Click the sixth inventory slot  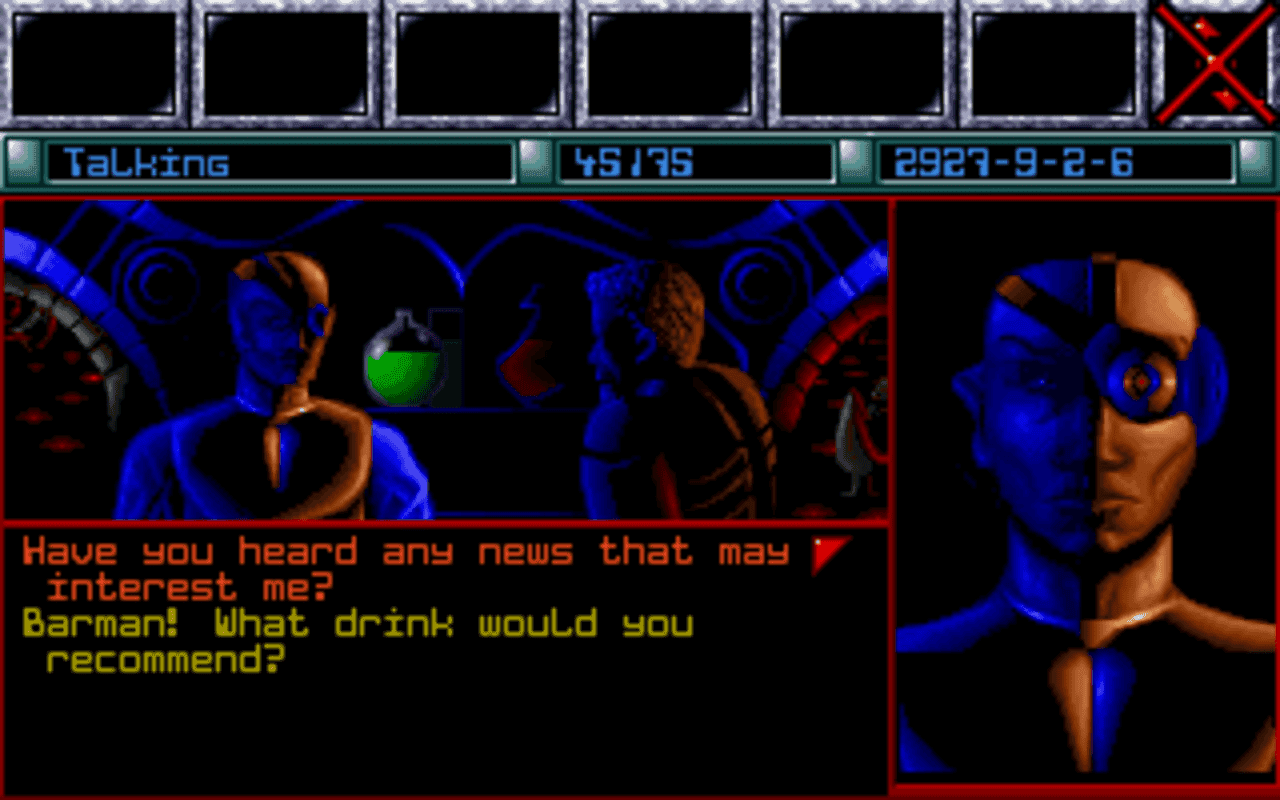1055,63
